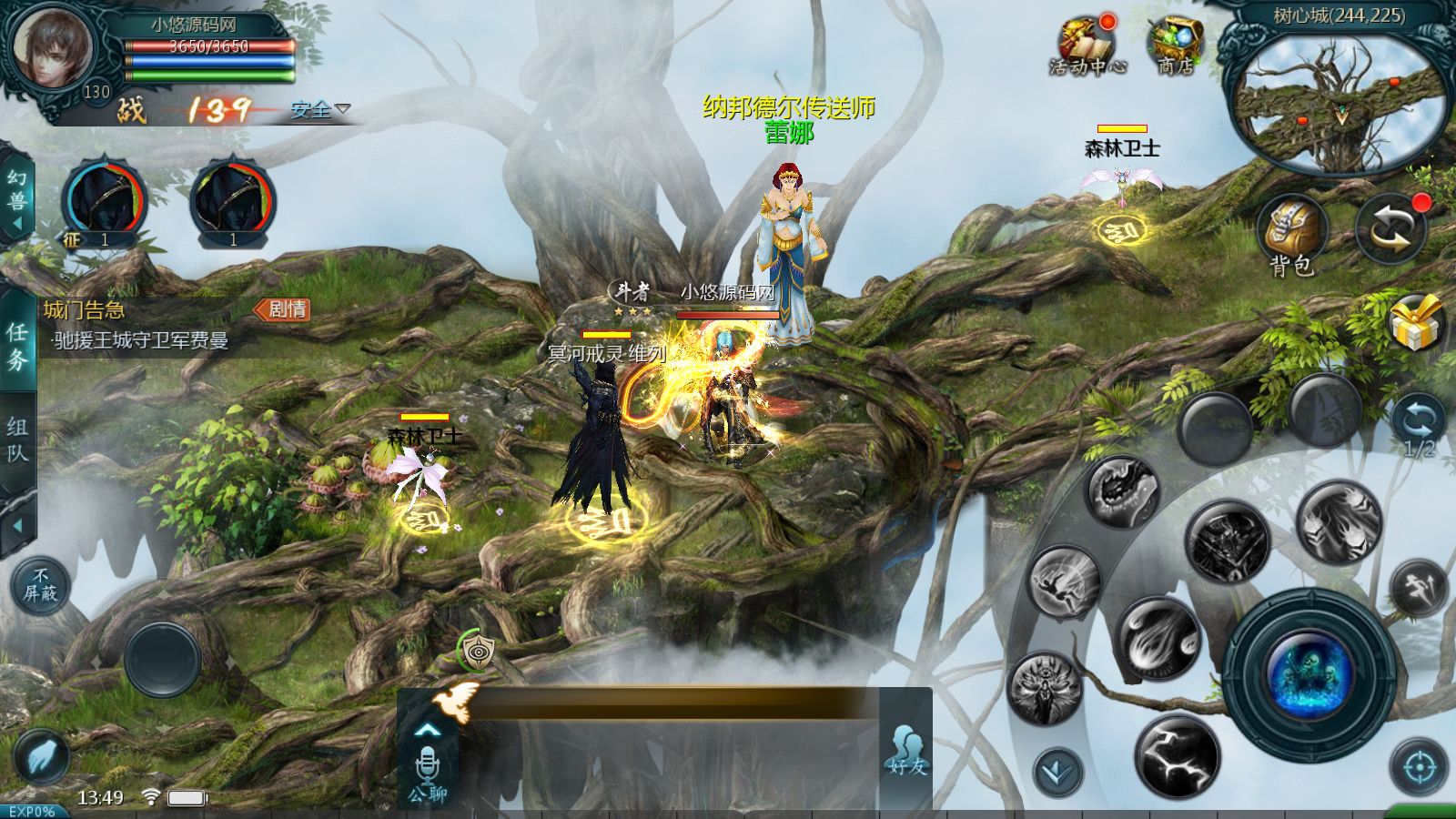Viewport: 1456px width, 819px height.
Task: Open the 活动中心 activity center
Action: point(1087,46)
